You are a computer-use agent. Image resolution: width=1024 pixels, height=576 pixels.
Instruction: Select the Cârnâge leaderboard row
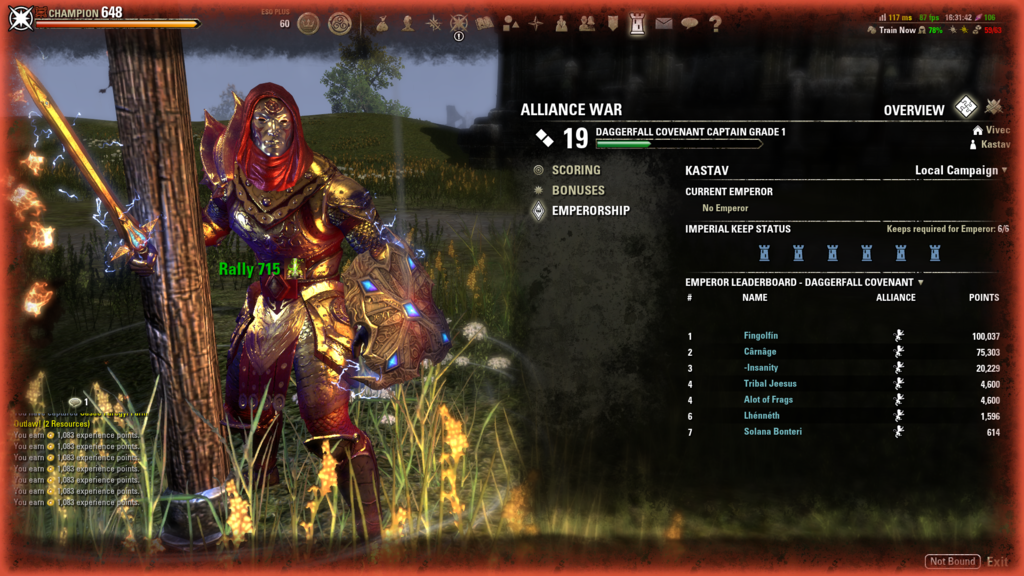point(760,352)
